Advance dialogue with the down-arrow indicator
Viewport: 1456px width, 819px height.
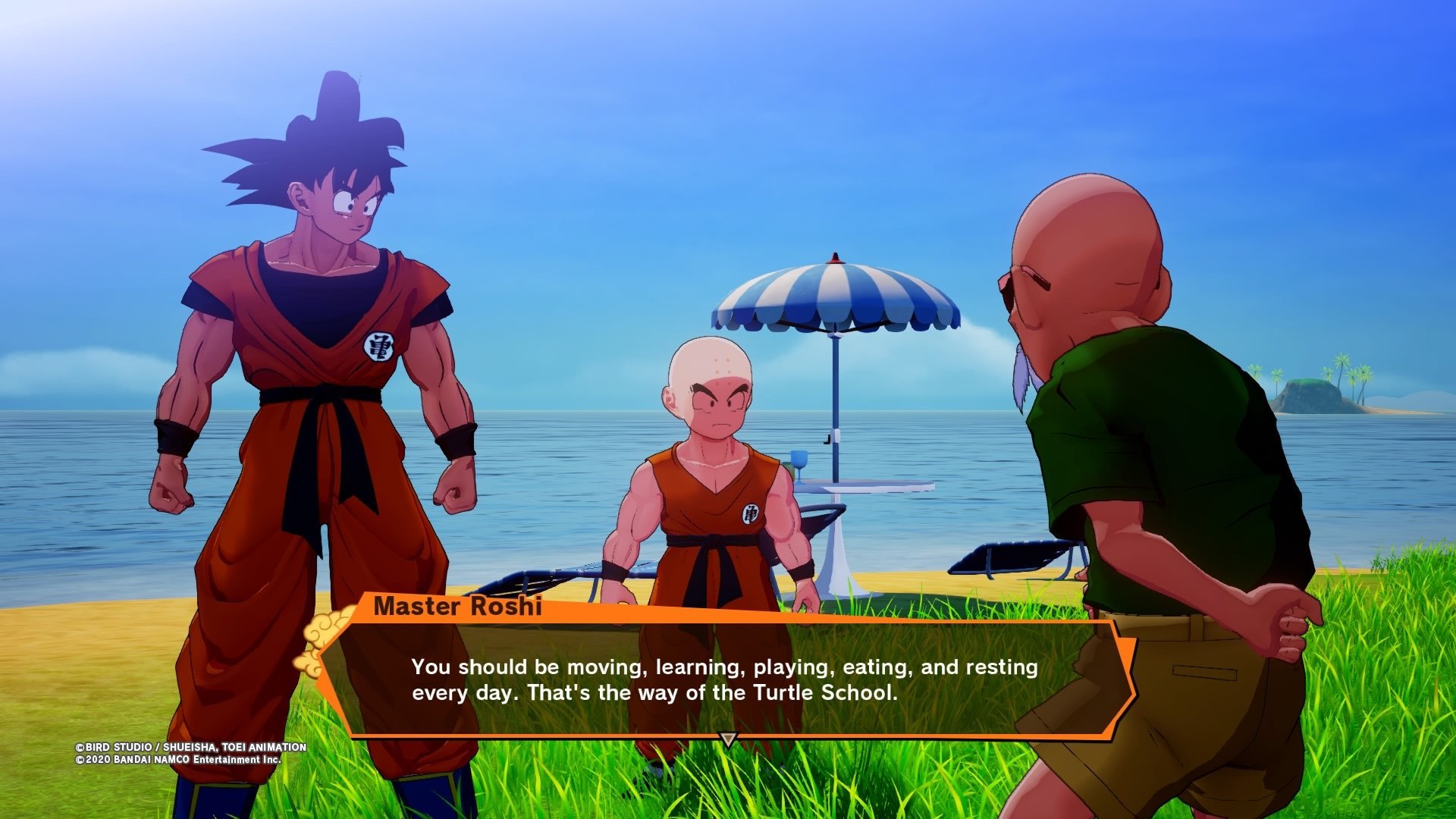[x=728, y=739]
